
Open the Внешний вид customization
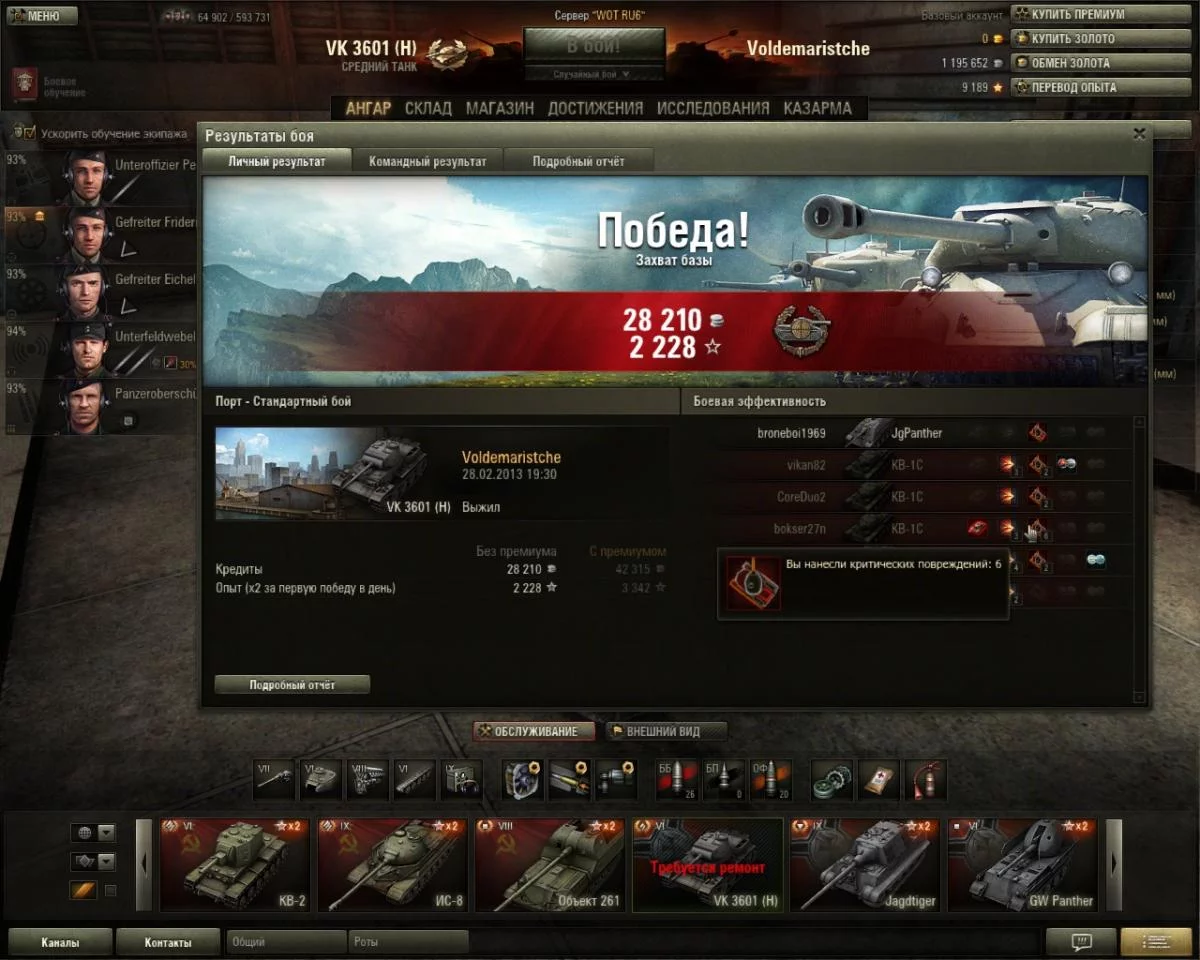click(666, 731)
